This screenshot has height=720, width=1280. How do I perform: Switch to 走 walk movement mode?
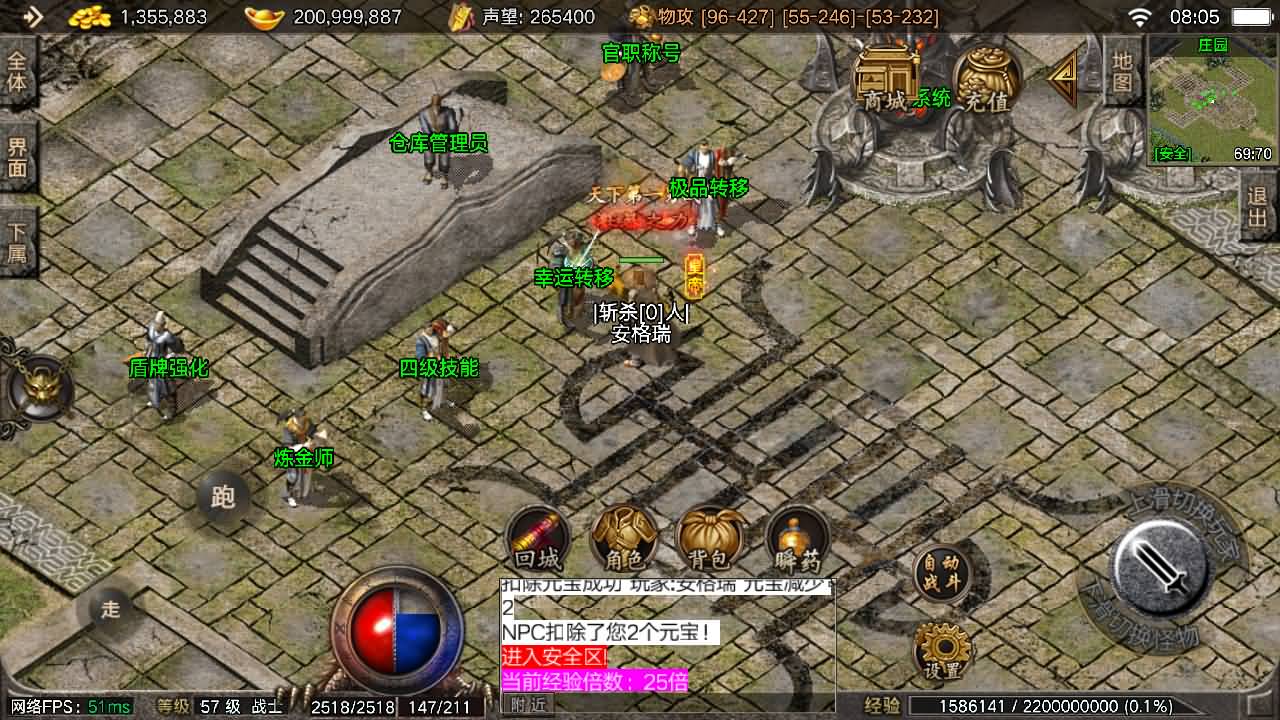[x=110, y=607]
